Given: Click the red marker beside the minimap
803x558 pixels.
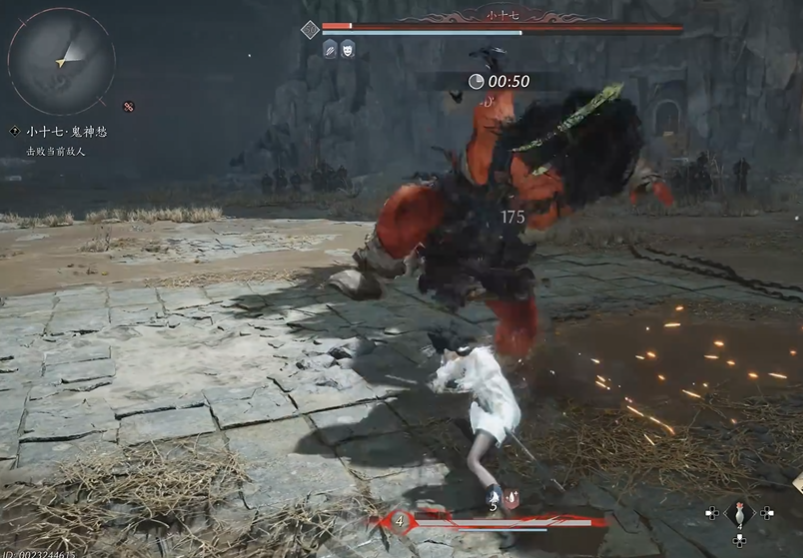Looking at the screenshot, I should pos(128,106).
